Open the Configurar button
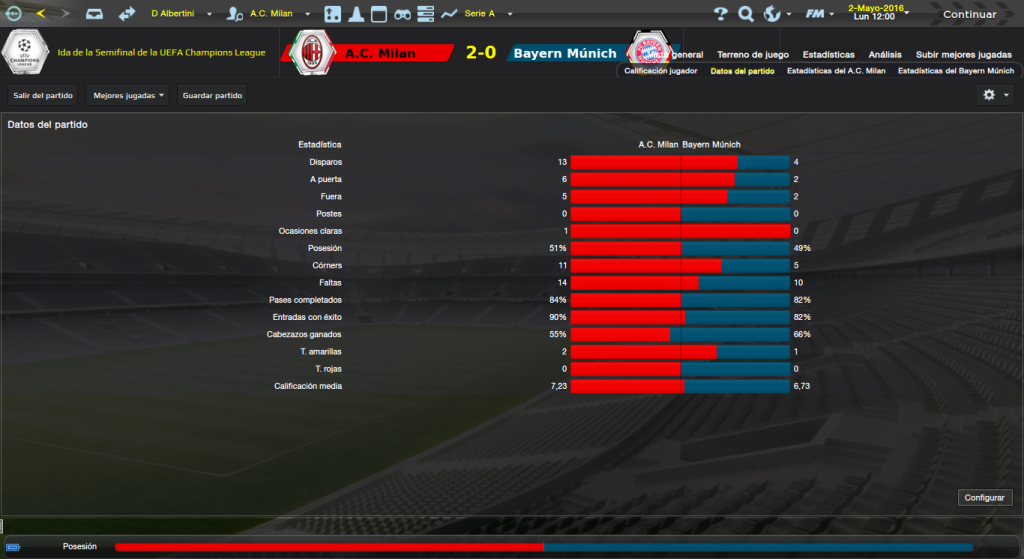Screen dimensions: 1024x559 (x=986, y=497)
